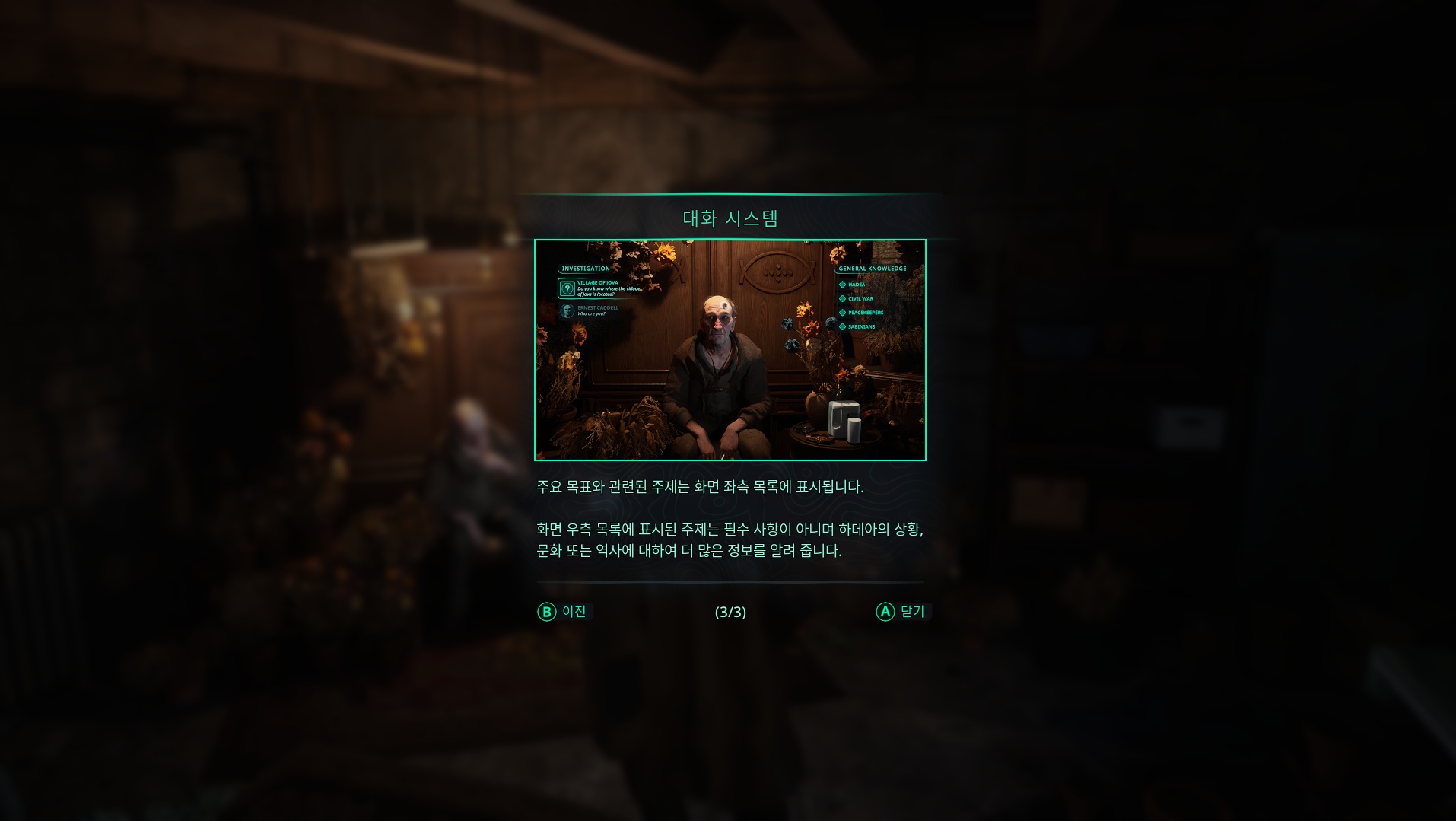
Task: Close the tutorial with 닫기
Action: point(902,612)
